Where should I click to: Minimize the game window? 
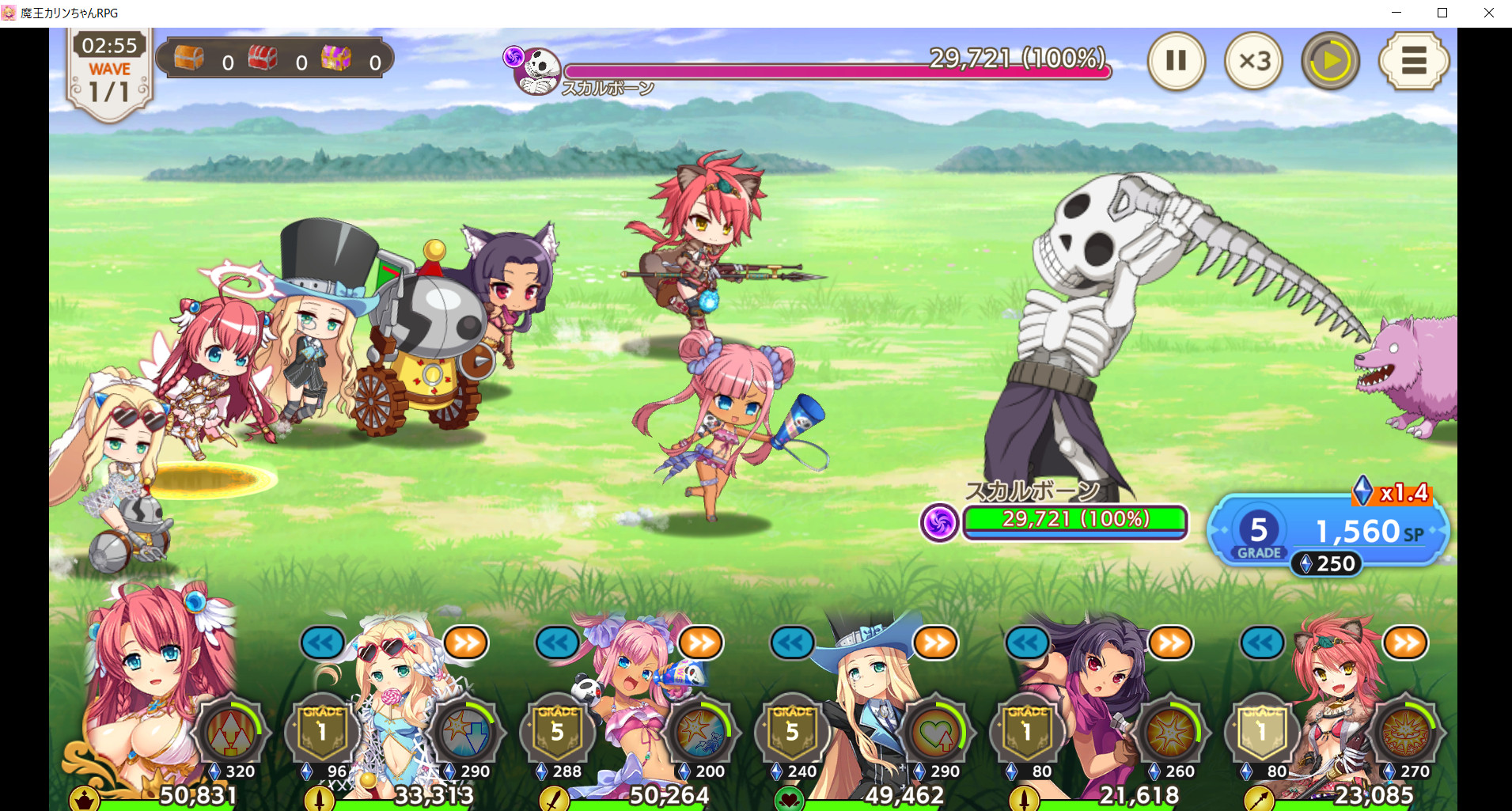click(x=1396, y=13)
